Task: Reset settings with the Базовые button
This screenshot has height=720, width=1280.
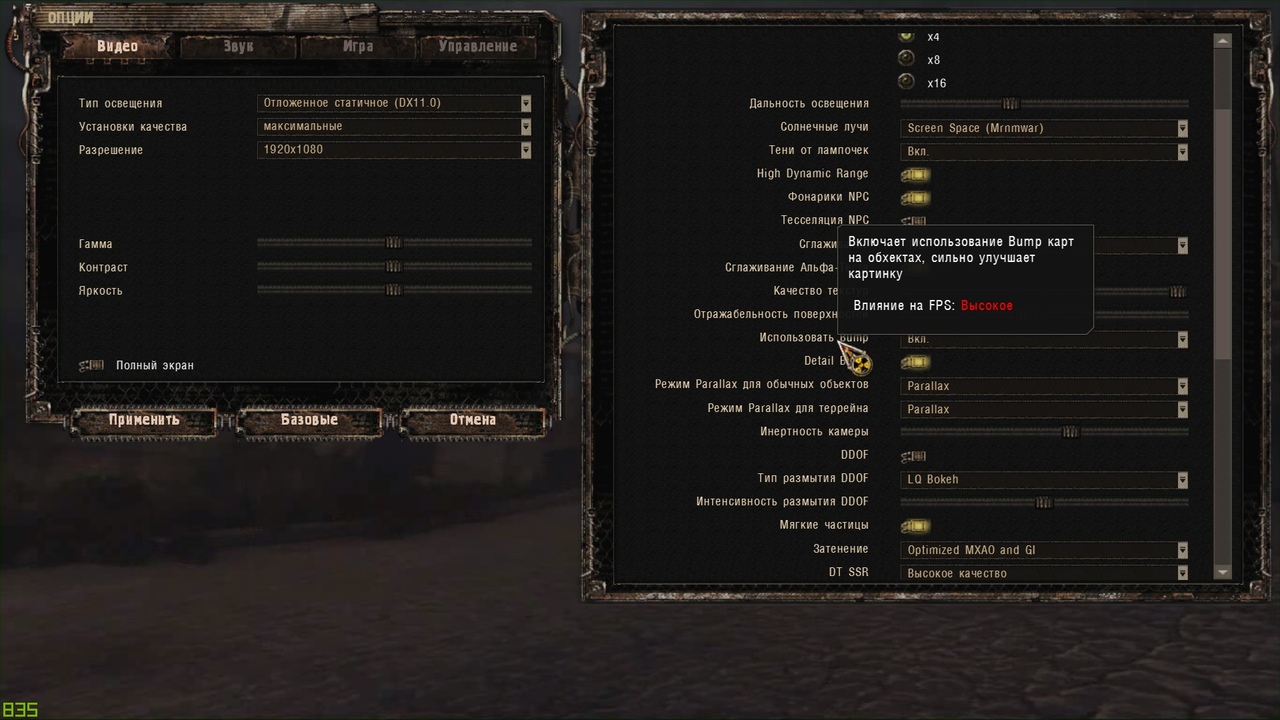Action: pyautogui.click(x=309, y=420)
